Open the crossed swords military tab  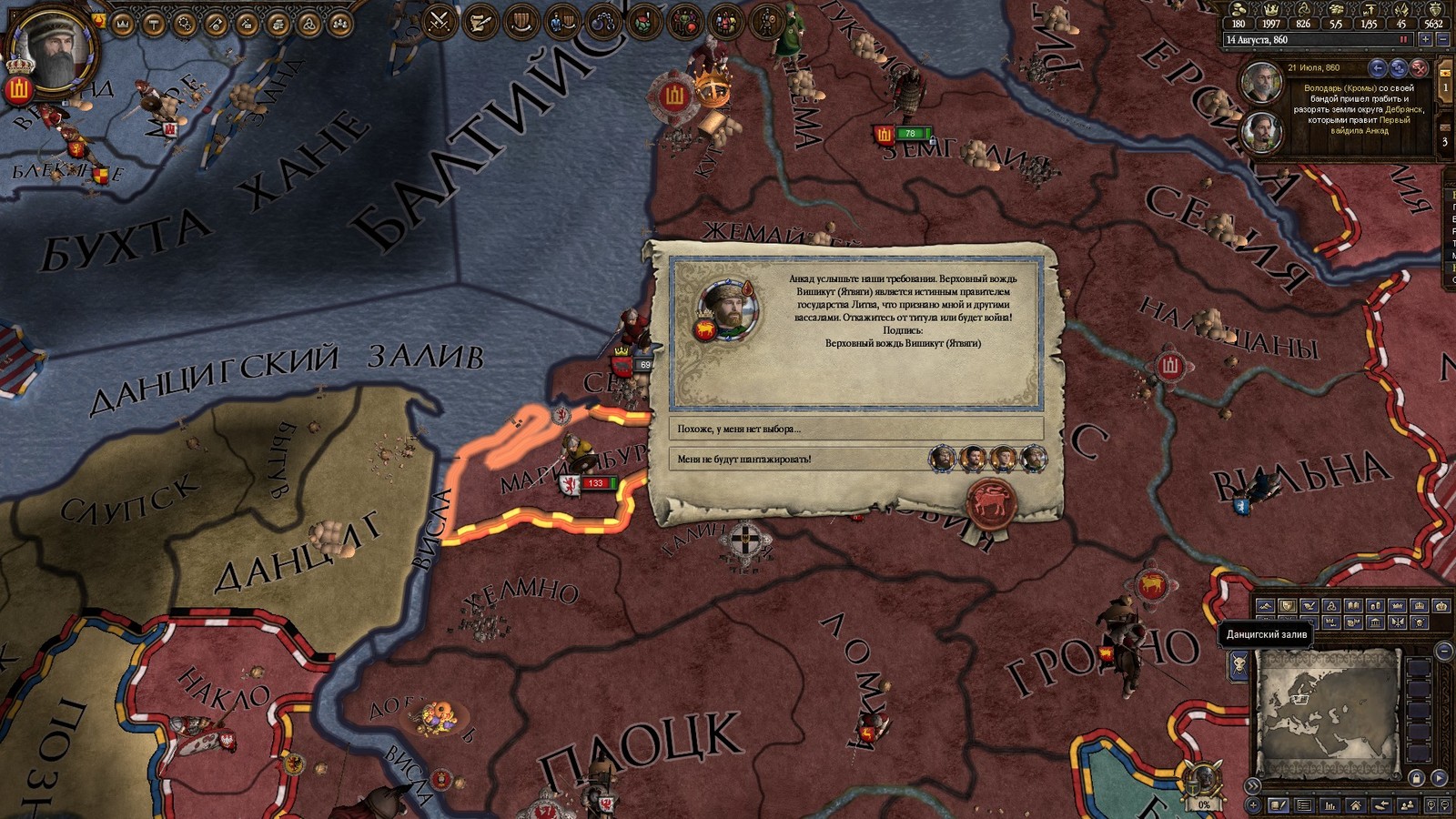(x=440, y=20)
